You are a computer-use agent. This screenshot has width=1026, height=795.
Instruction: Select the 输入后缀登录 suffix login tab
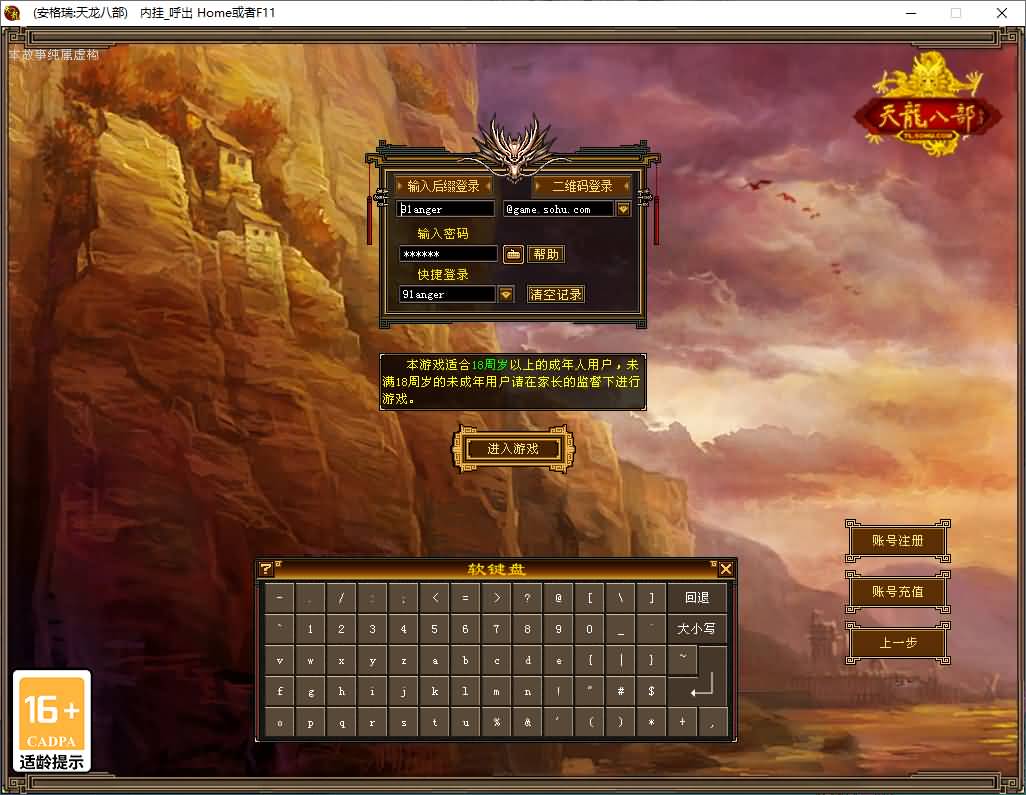[443, 186]
